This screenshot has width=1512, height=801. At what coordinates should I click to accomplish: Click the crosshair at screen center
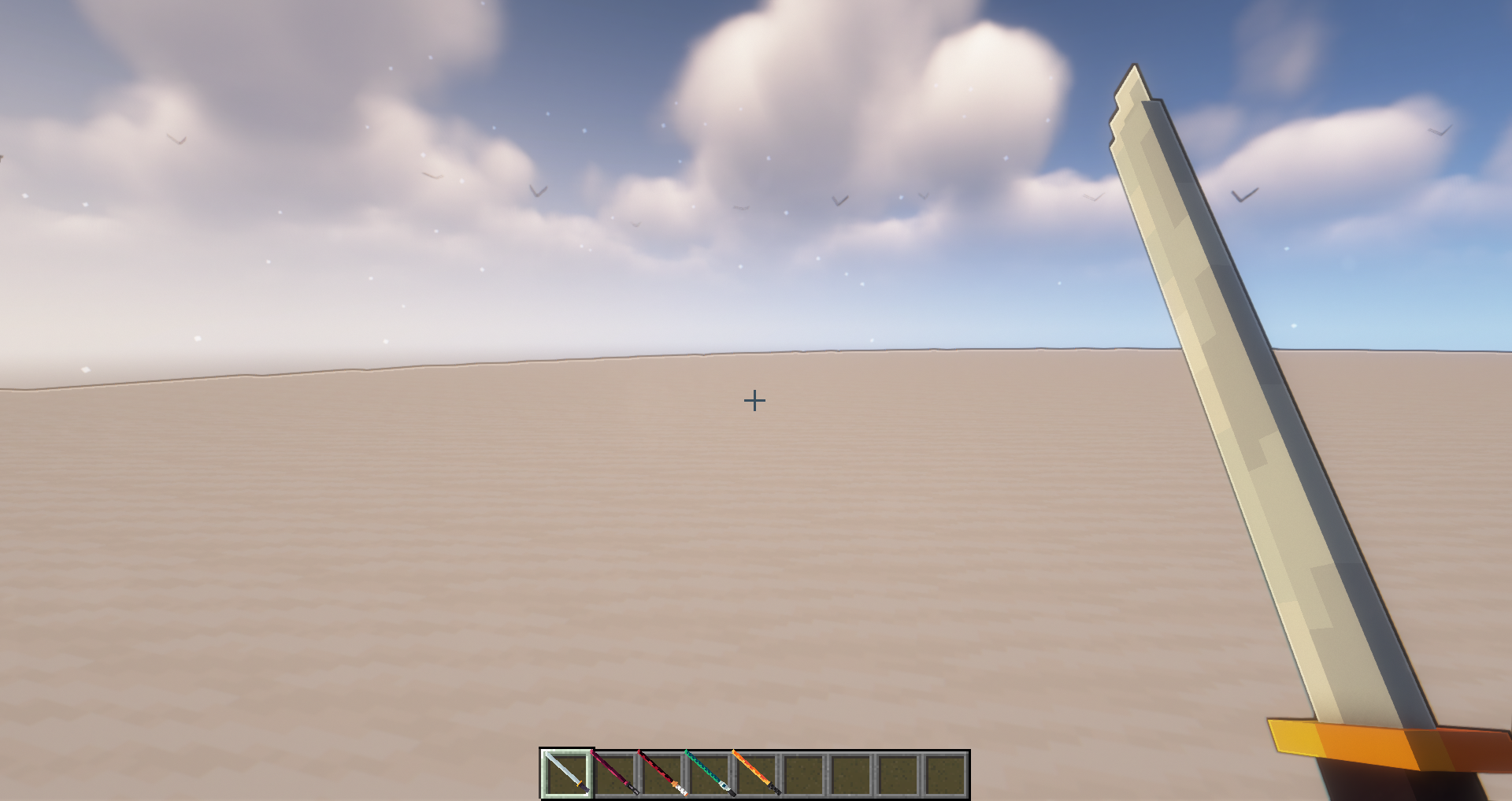[x=755, y=401]
